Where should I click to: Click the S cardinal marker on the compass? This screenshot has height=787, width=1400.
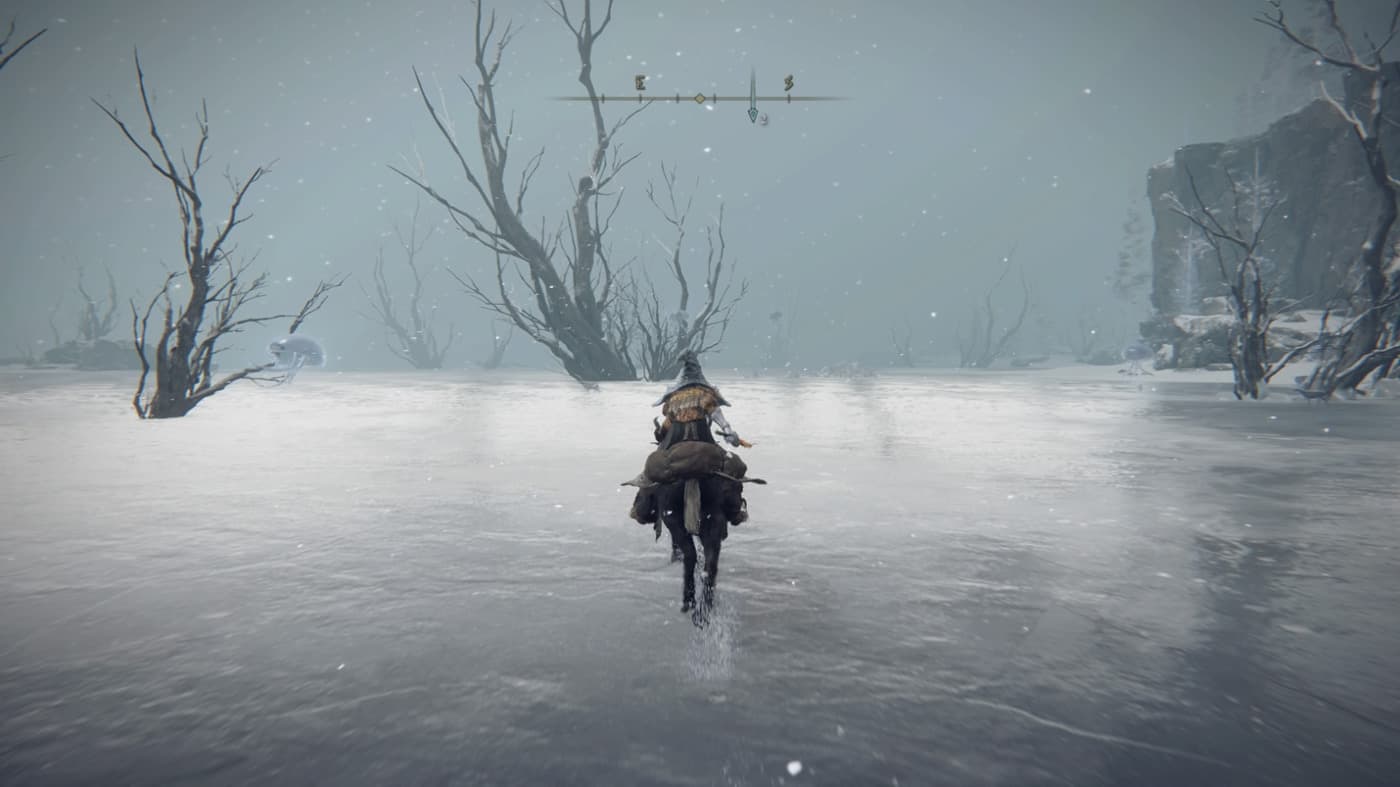pos(789,85)
